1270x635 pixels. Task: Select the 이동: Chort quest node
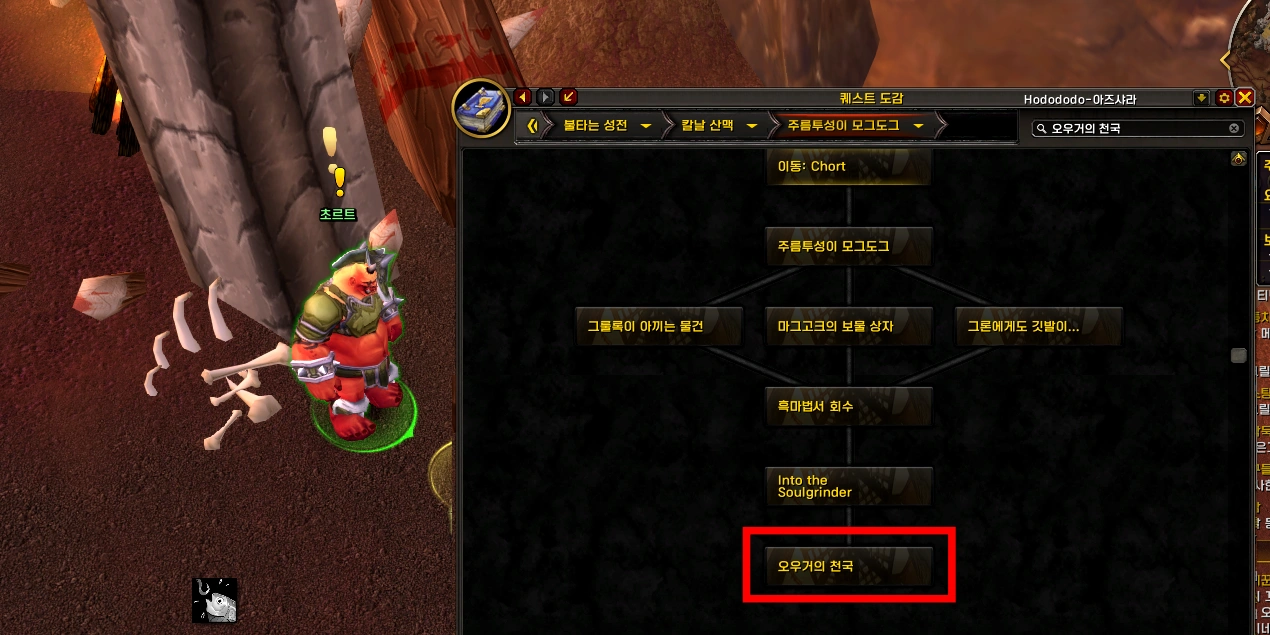848,167
